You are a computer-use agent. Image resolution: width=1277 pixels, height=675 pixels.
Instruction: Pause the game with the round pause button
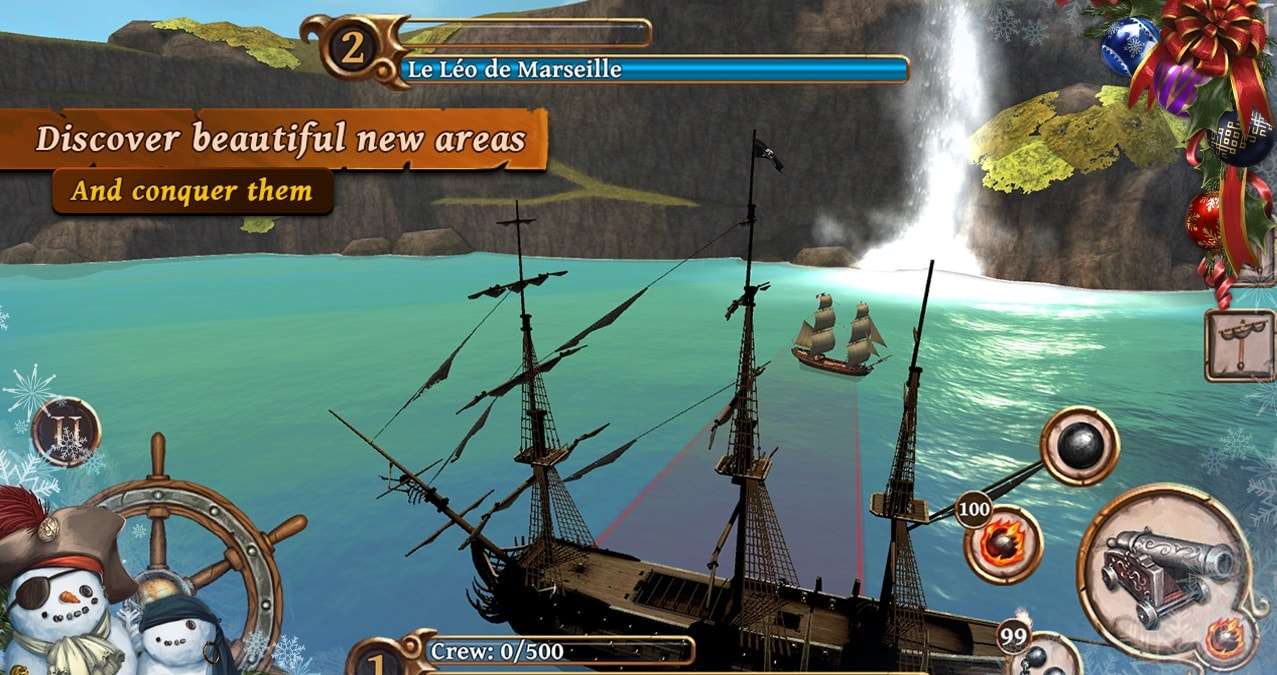[x=66, y=432]
